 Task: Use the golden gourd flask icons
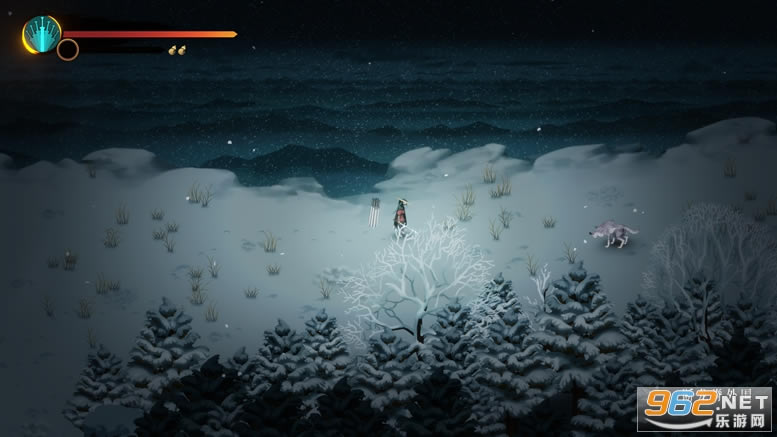tap(176, 49)
